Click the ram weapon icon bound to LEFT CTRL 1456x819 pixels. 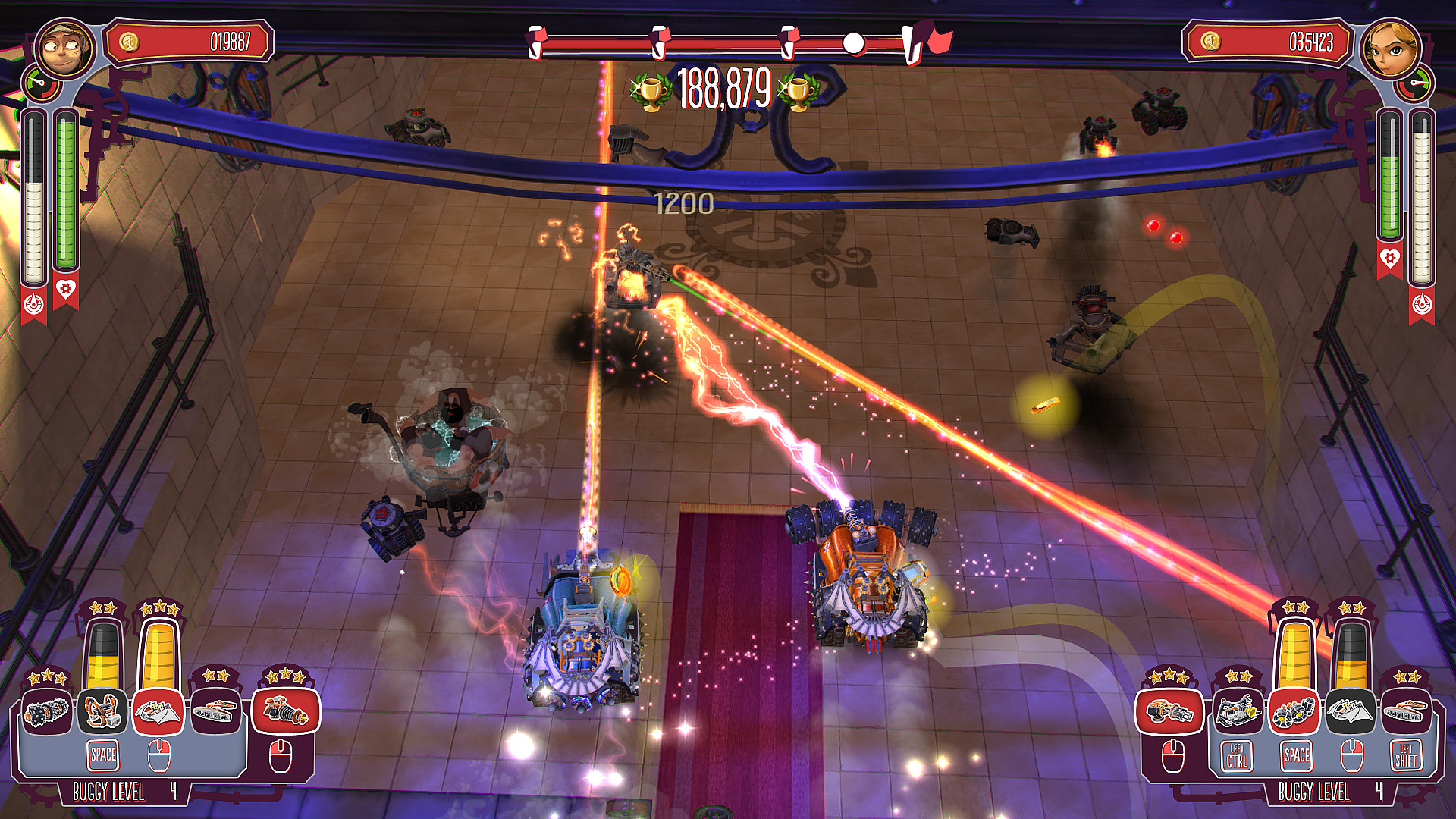point(1238,711)
